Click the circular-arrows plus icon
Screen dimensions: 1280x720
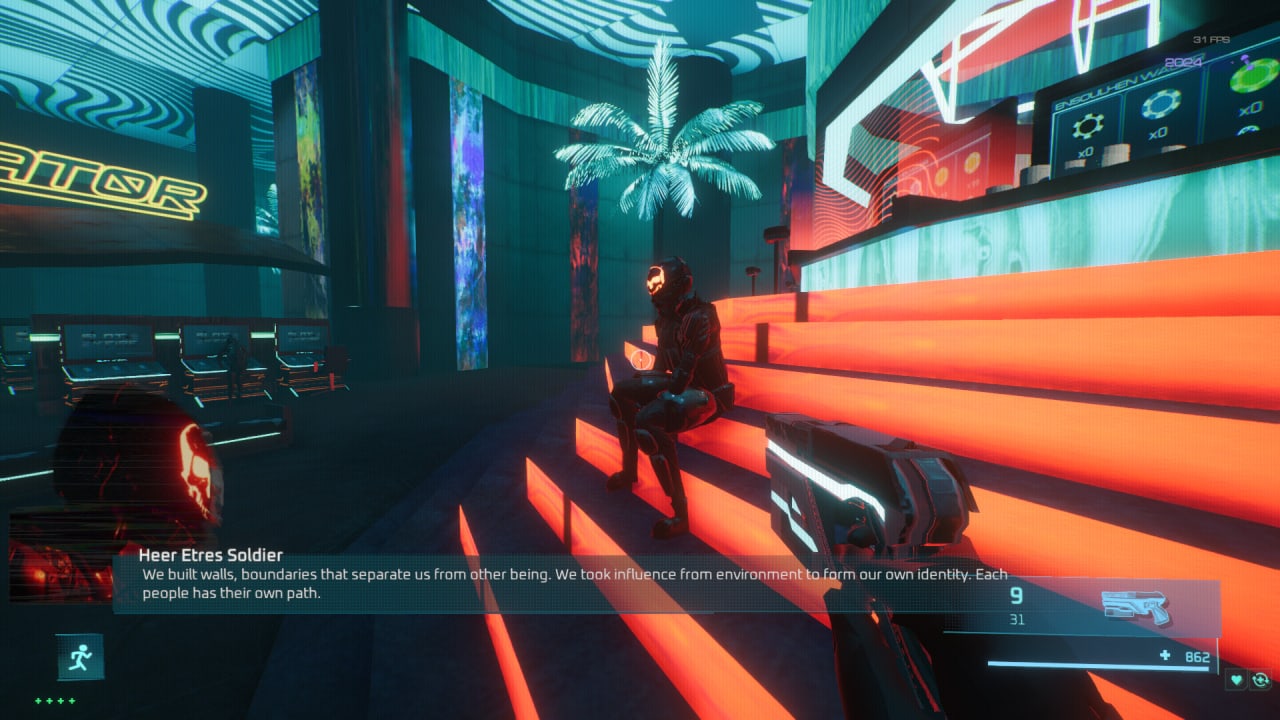pyautogui.click(x=1261, y=680)
